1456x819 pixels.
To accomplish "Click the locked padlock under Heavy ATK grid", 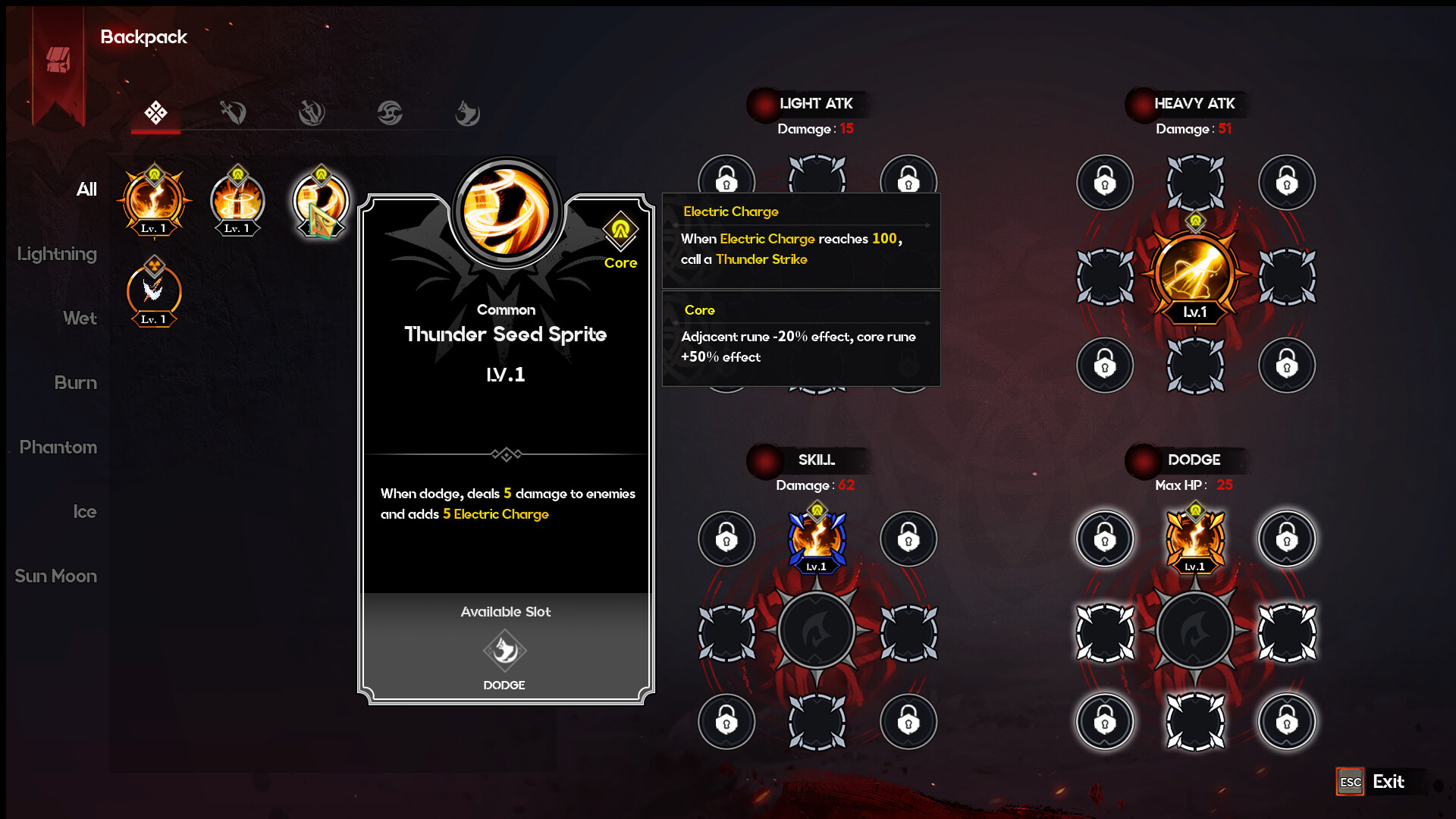I will point(1105,365).
